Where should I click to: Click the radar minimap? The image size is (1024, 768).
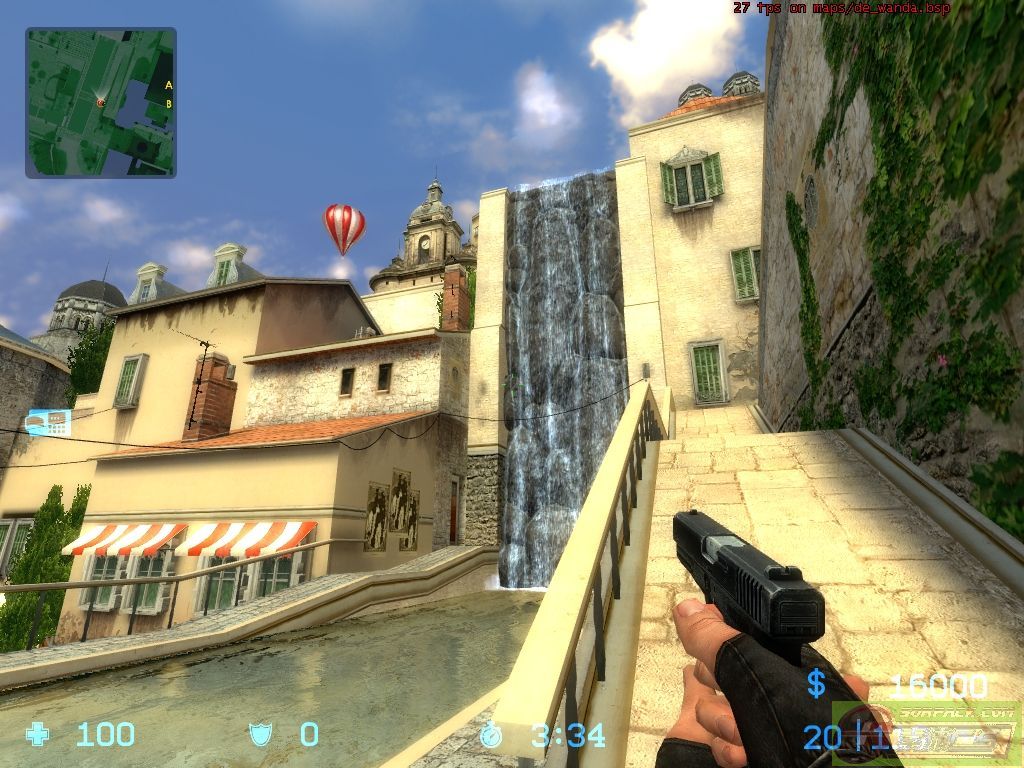point(100,102)
